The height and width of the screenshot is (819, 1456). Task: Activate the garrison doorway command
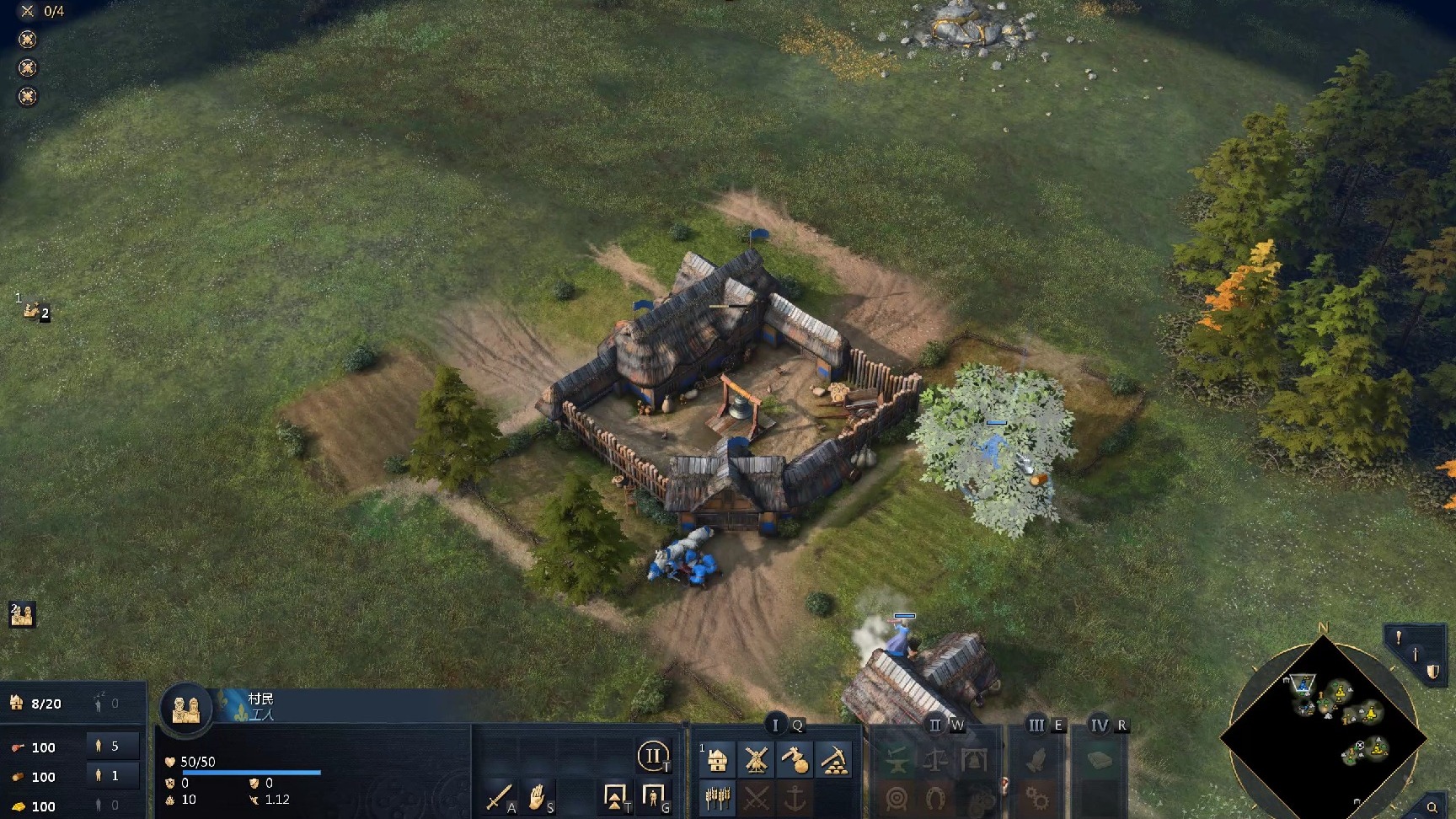pos(653,796)
